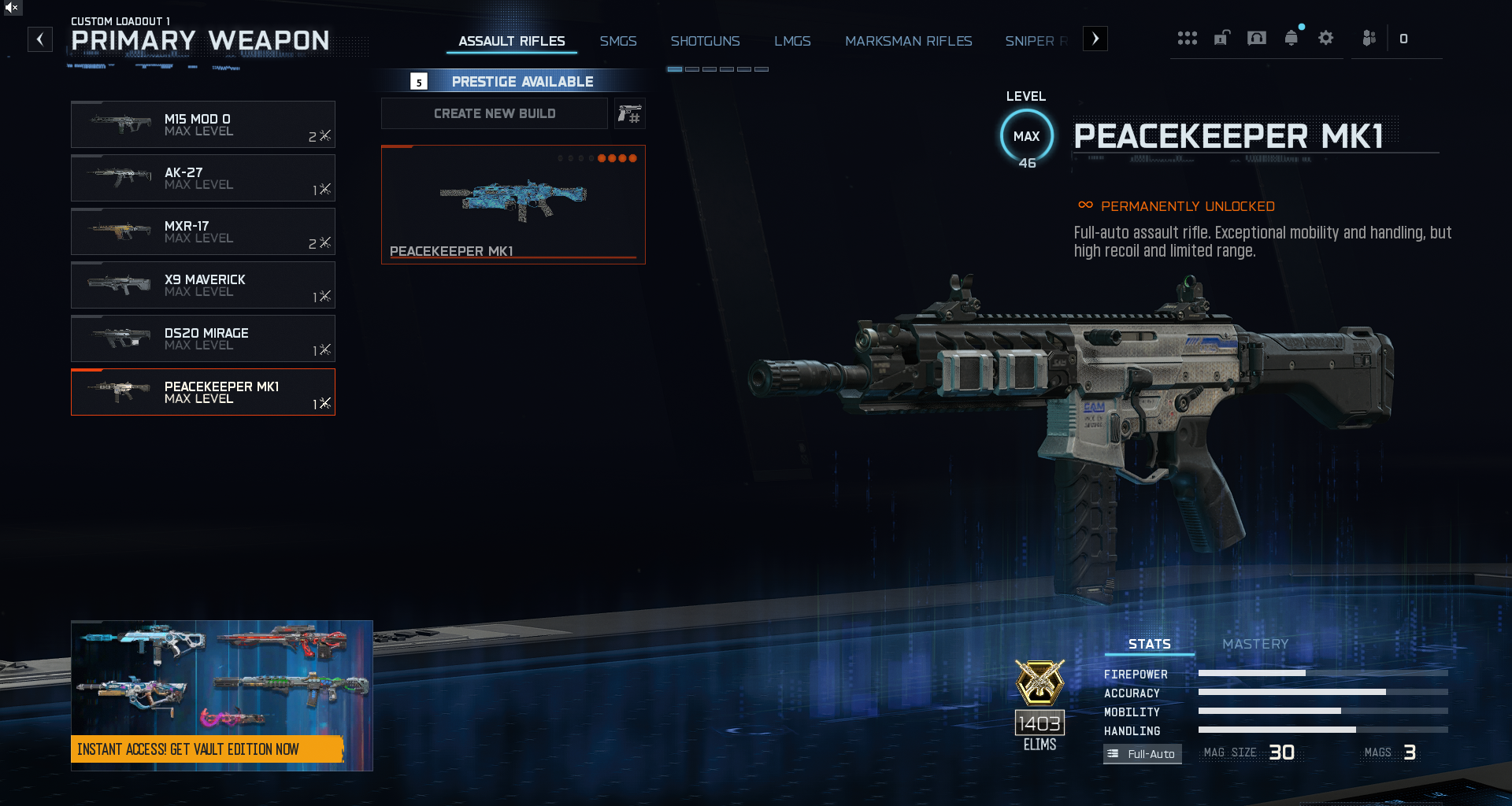The image size is (1512, 806).
Task: Select the Peacekeeper MK1 build thumbnail
Action: (x=513, y=205)
